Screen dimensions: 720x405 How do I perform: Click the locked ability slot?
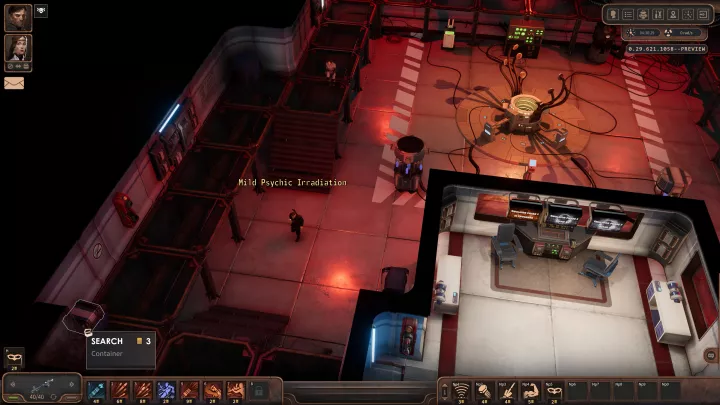click(258, 389)
